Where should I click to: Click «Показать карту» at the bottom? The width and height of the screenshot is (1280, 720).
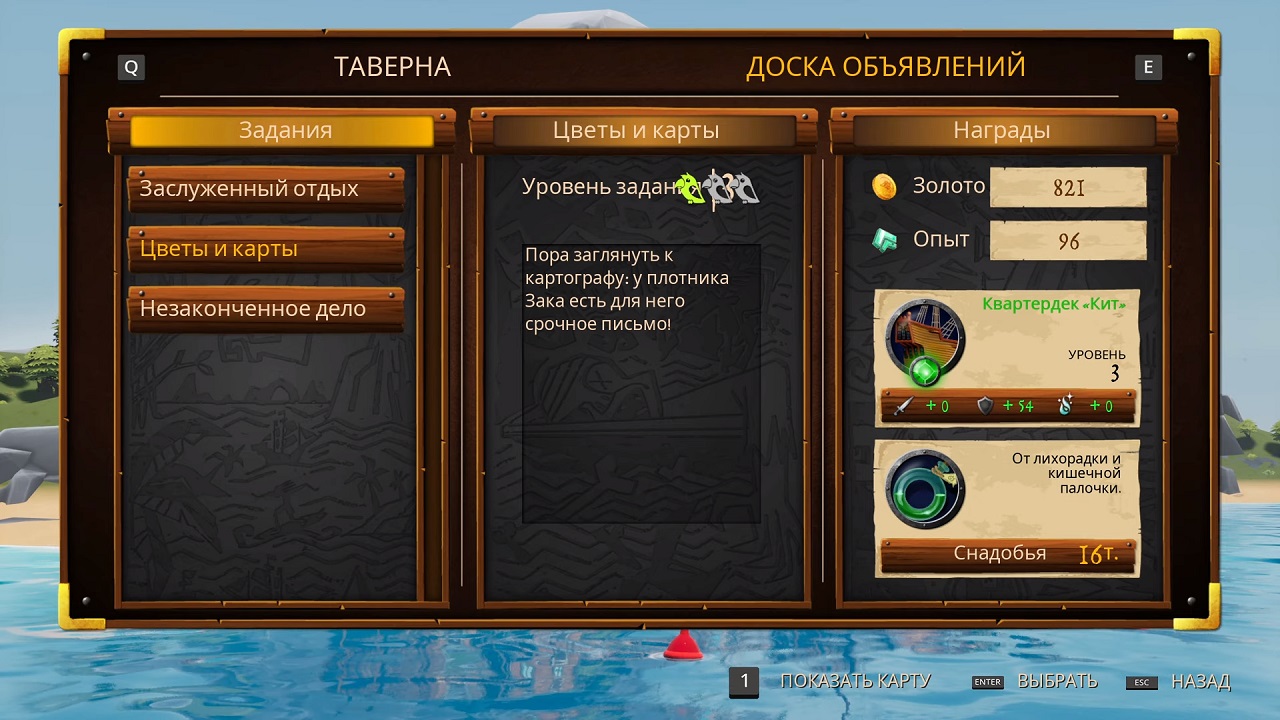pos(855,681)
